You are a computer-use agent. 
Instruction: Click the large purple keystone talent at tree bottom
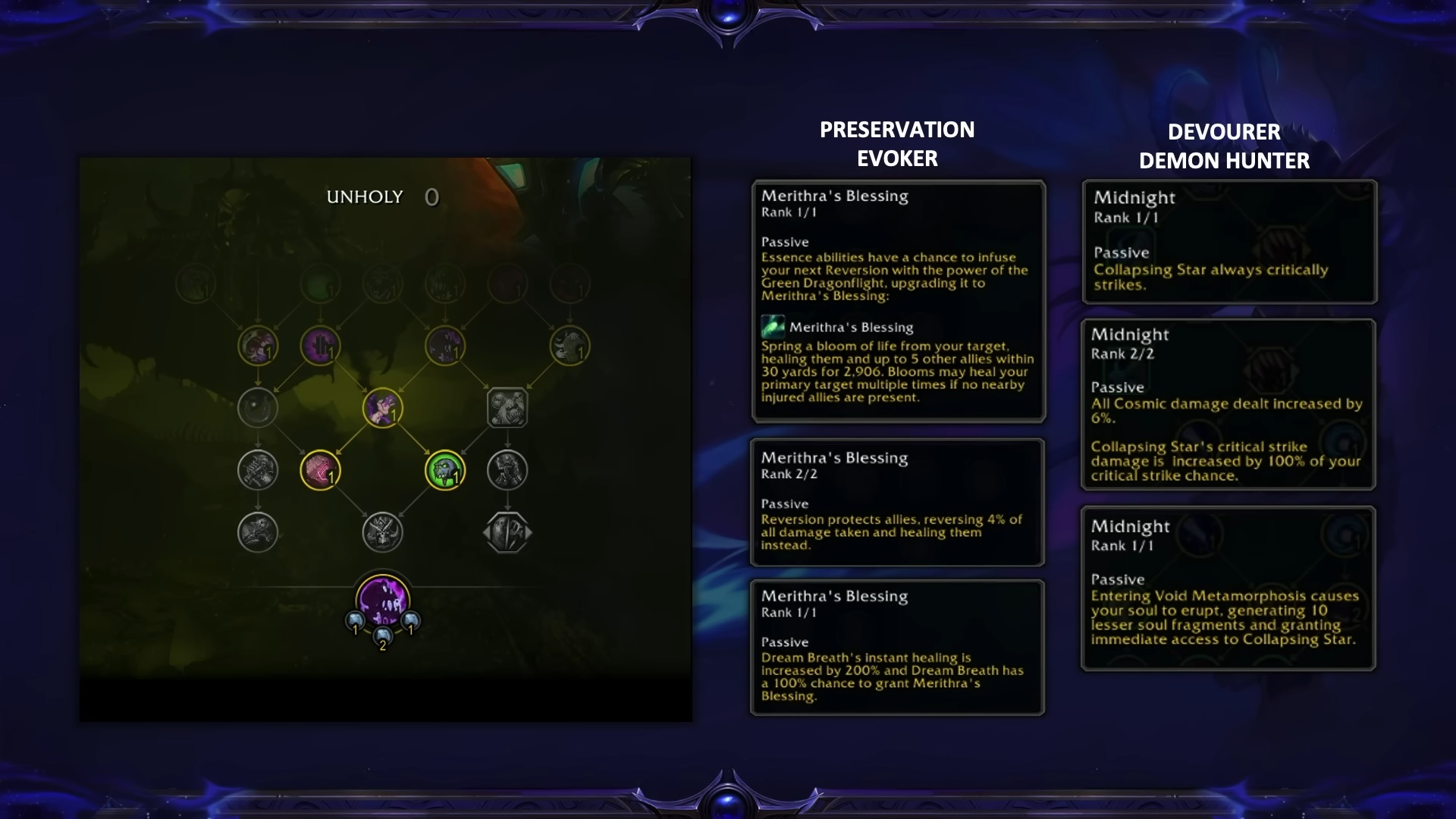coord(382,600)
